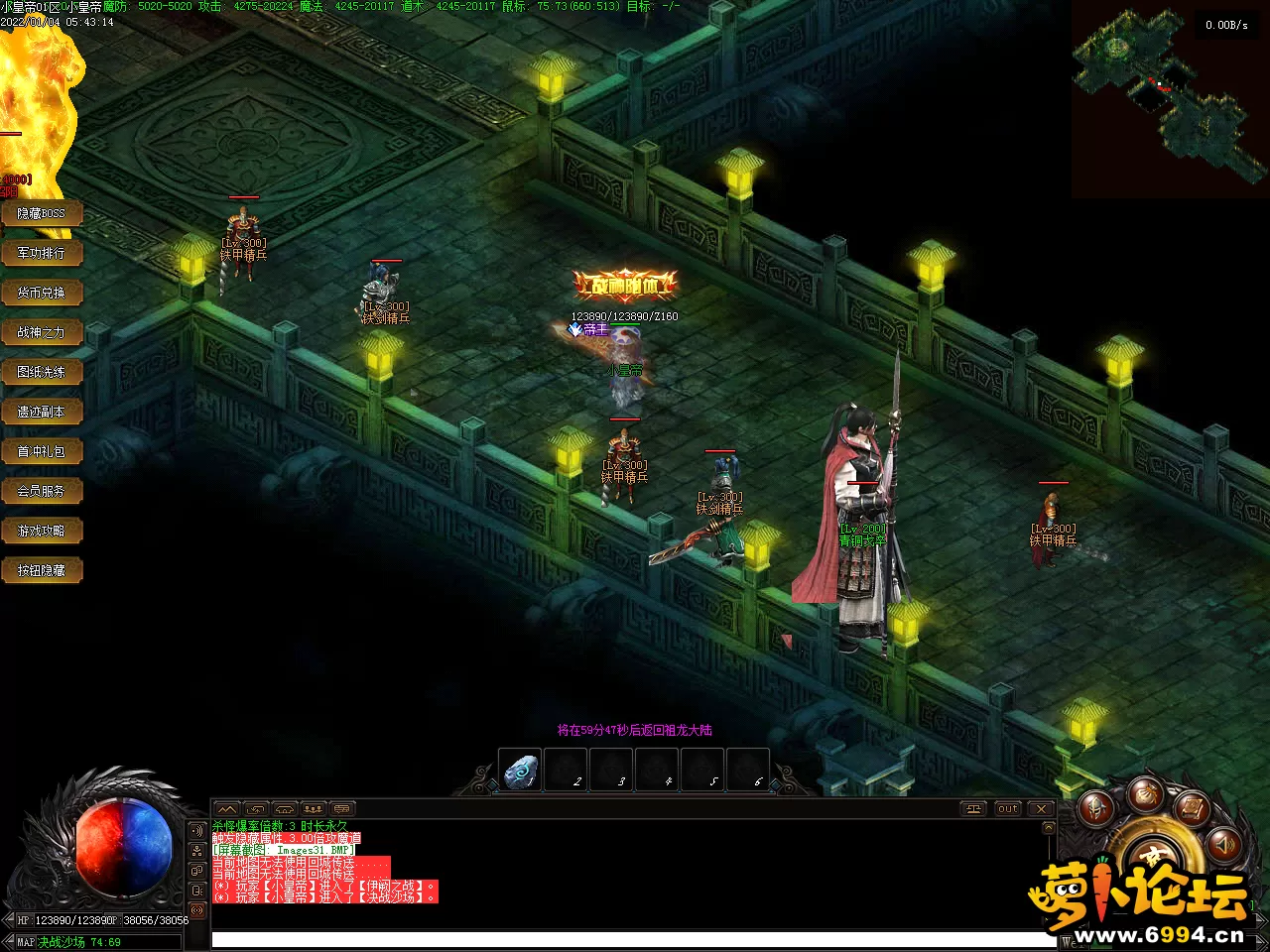Open the 隐藏BOSS menu button
1270x952 pixels.
tap(41, 213)
